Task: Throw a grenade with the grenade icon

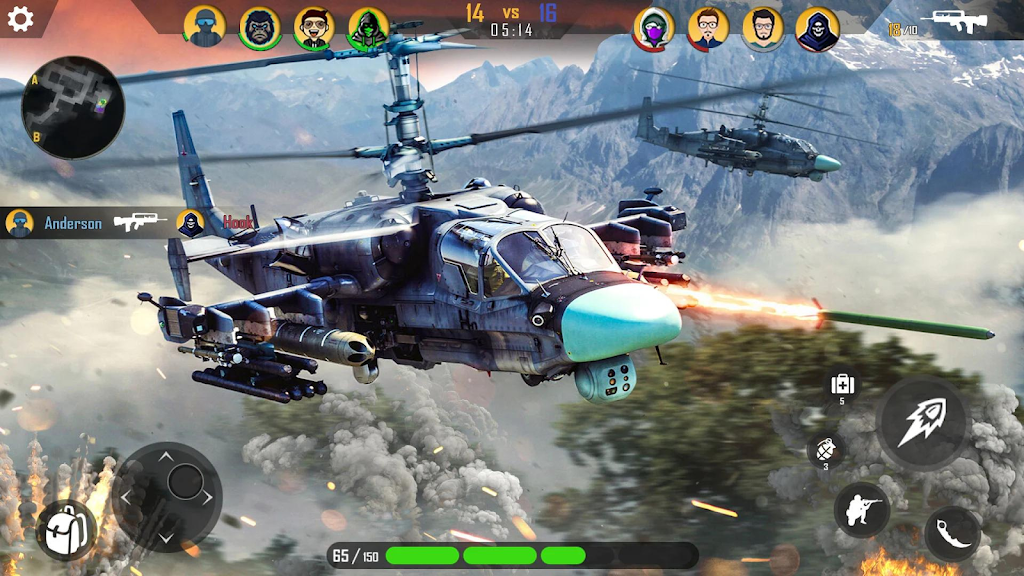Action: (825, 449)
